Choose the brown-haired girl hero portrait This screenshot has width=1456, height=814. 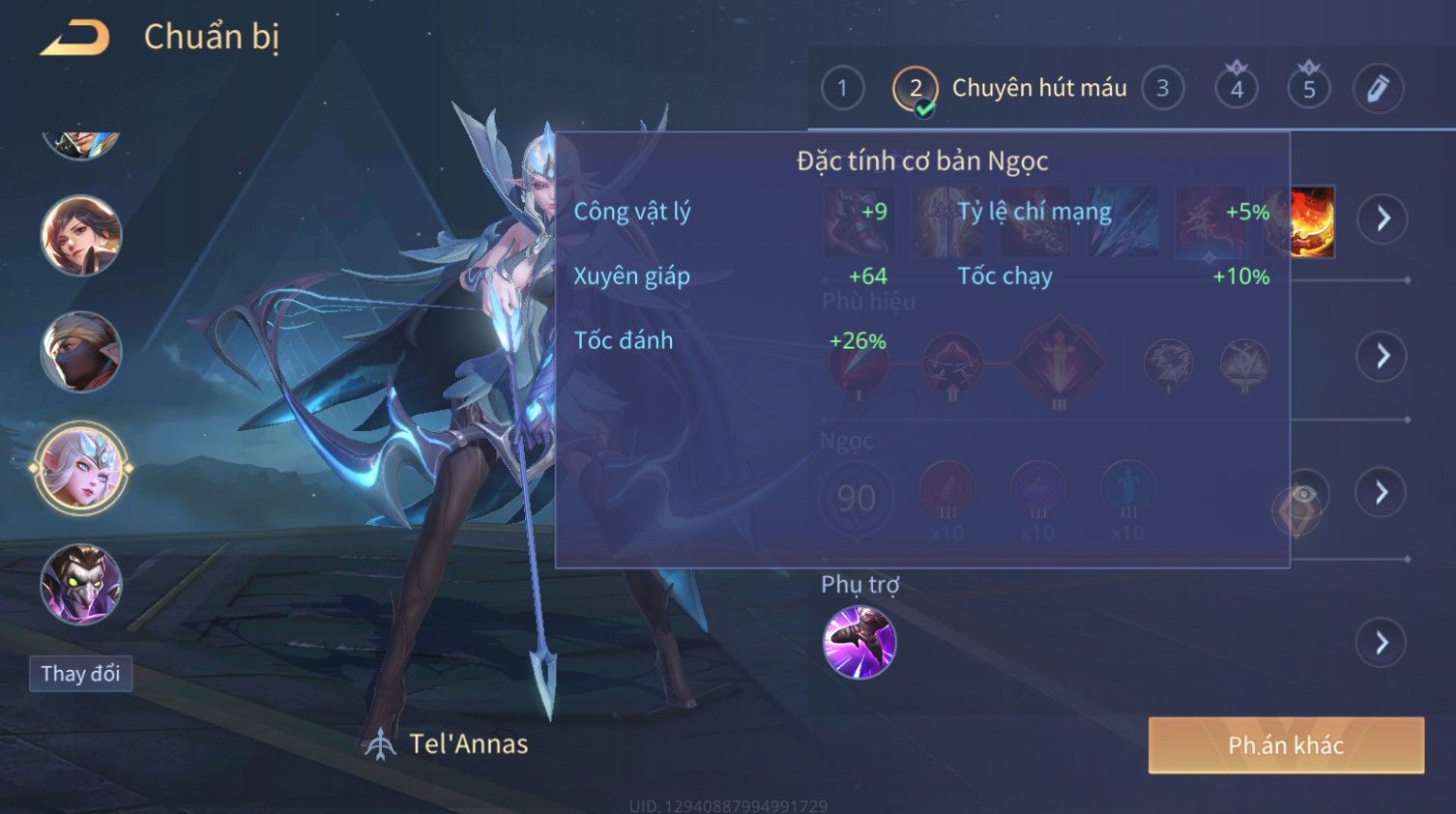(x=81, y=235)
